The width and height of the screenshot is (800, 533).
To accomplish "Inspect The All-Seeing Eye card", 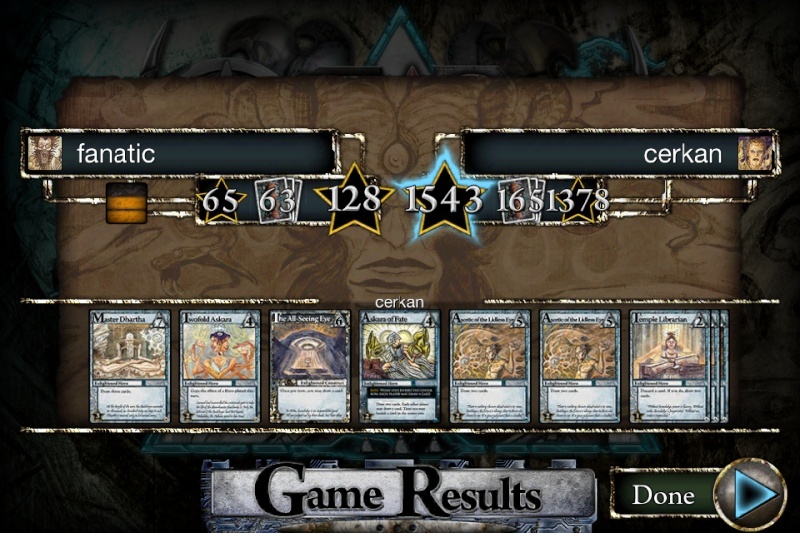I will [x=309, y=365].
